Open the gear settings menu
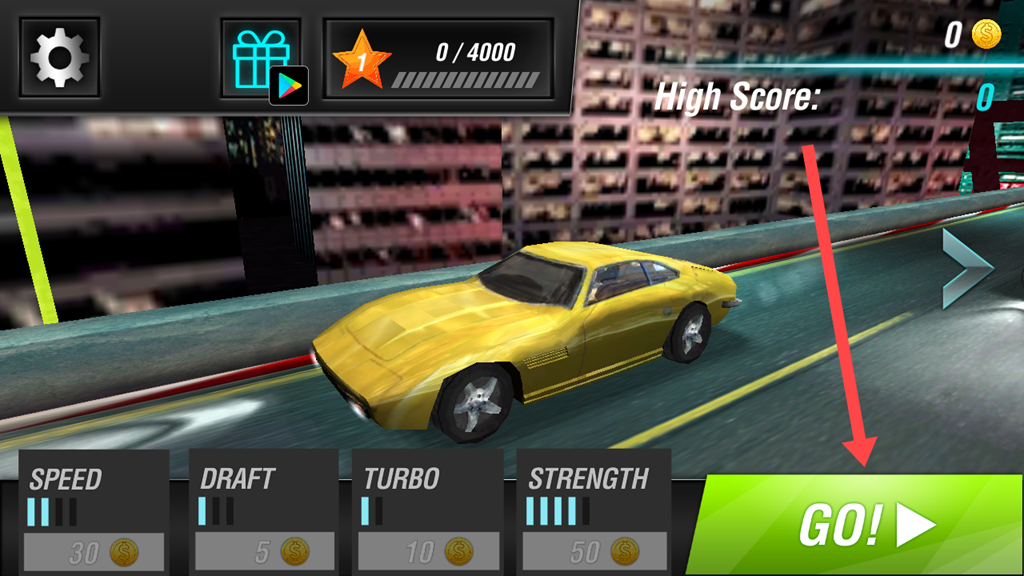Image resolution: width=1024 pixels, height=576 pixels. [x=60, y=58]
